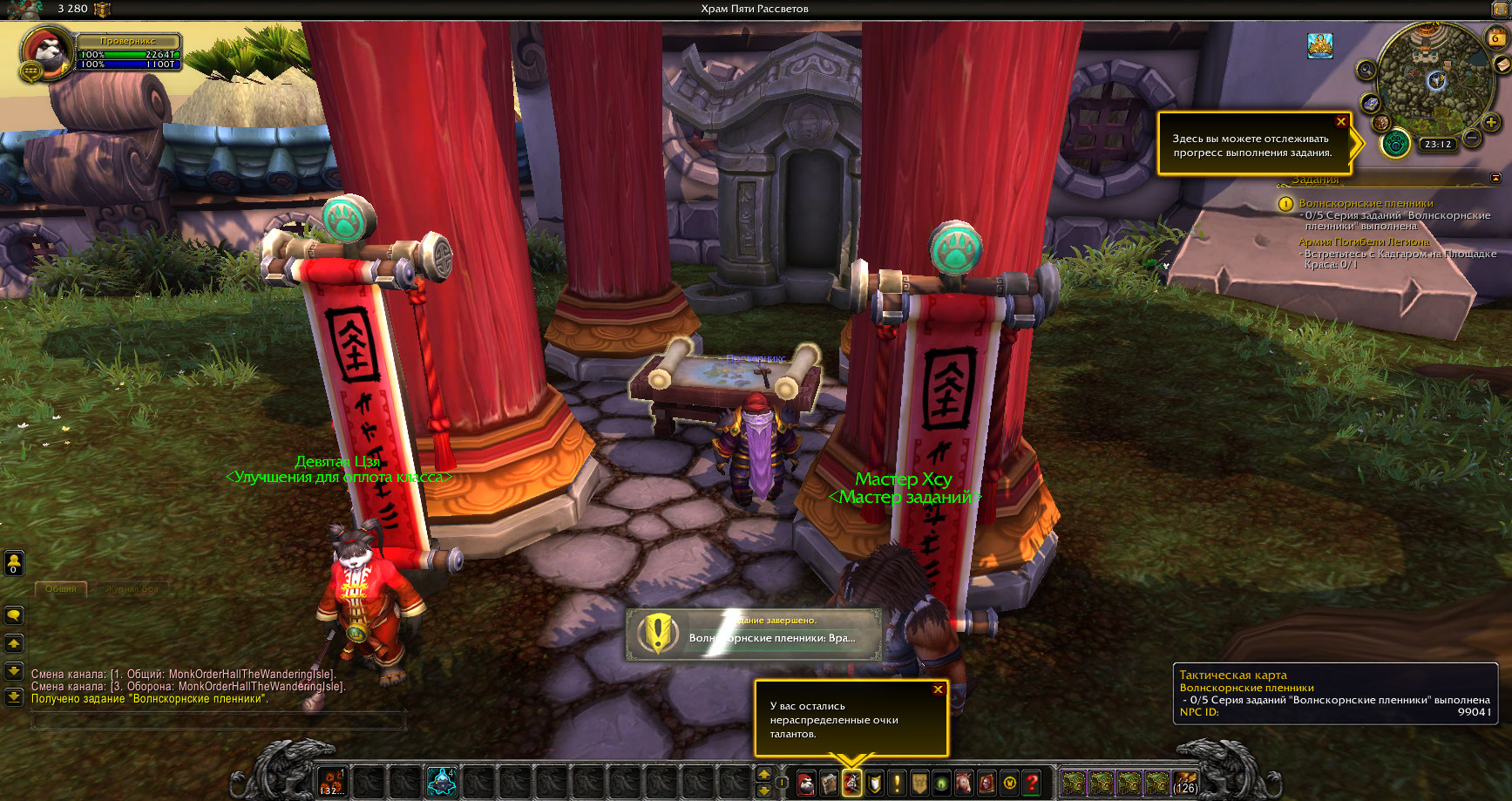Screen dimensions: 1512x801
Task: Zoom out the minimap
Action: 1471,138
